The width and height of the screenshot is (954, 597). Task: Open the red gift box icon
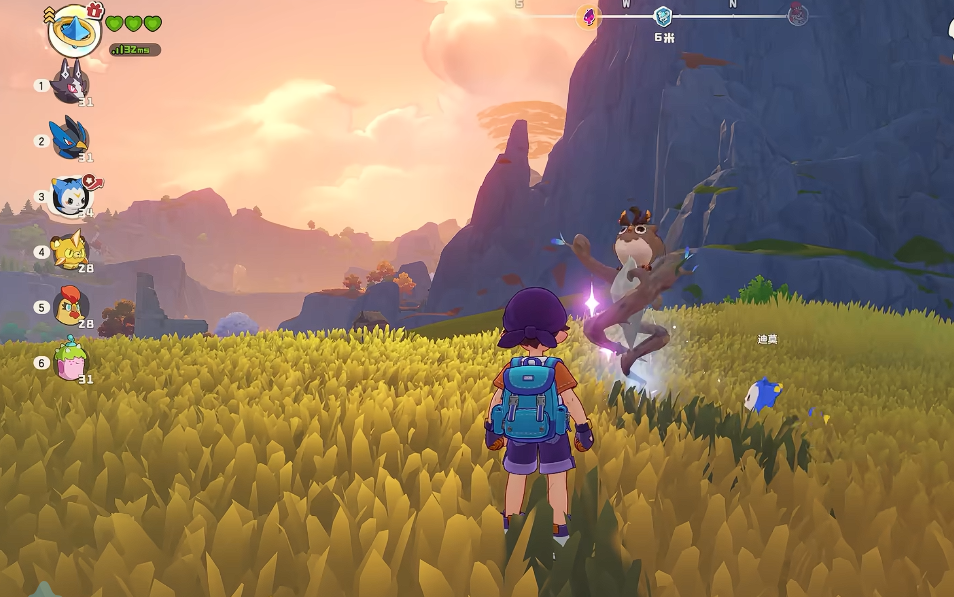95,10
